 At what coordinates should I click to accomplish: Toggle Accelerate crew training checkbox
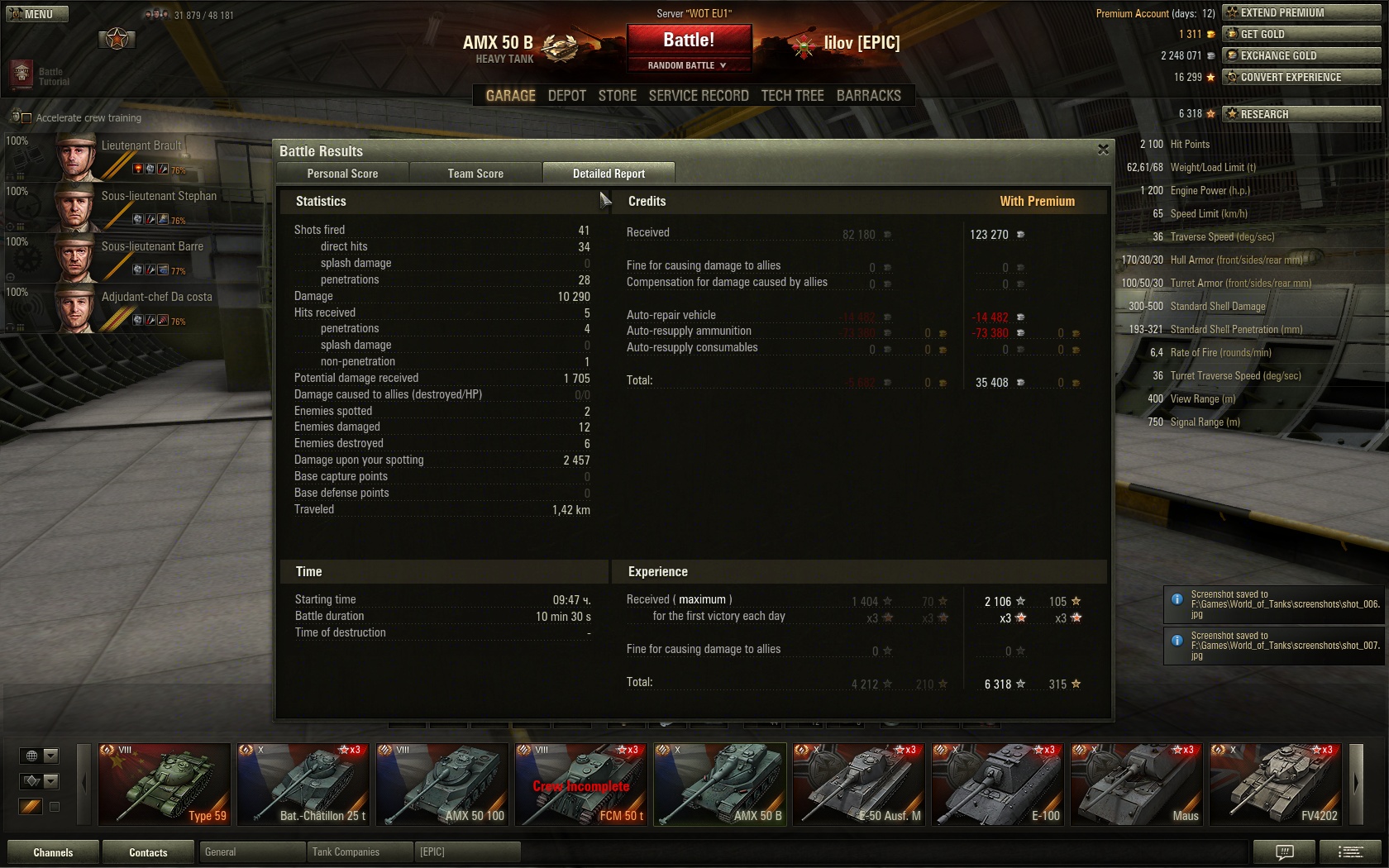[x=26, y=118]
